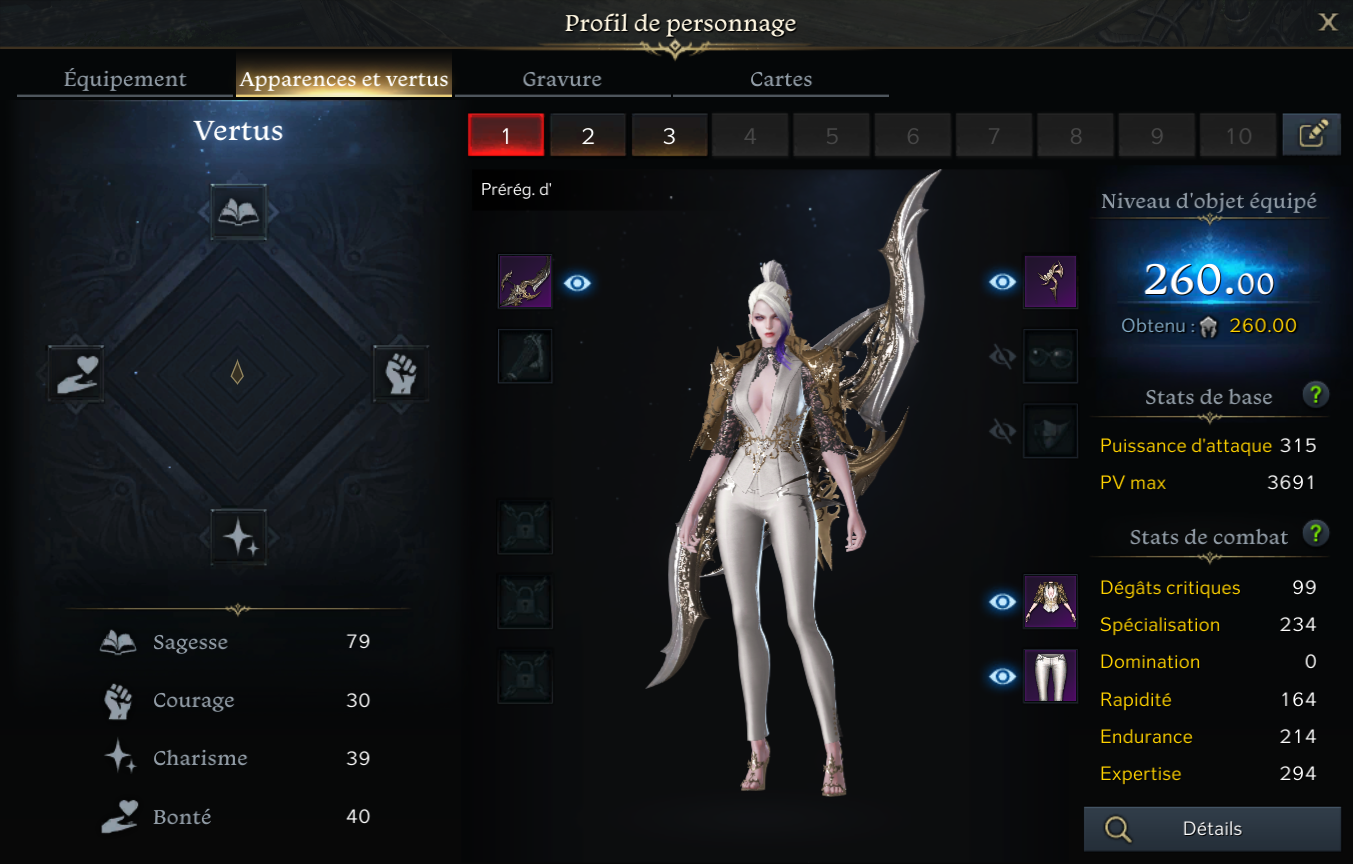
Task: Click the Sagesse book virtue icon
Action: pos(239,212)
